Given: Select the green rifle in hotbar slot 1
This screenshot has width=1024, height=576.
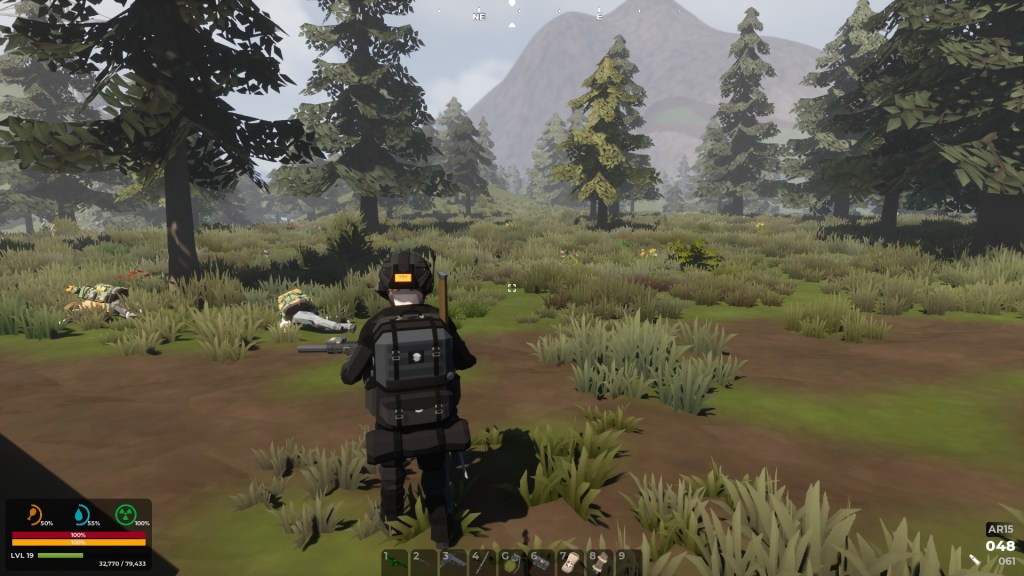Looking at the screenshot, I should pos(395,562).
